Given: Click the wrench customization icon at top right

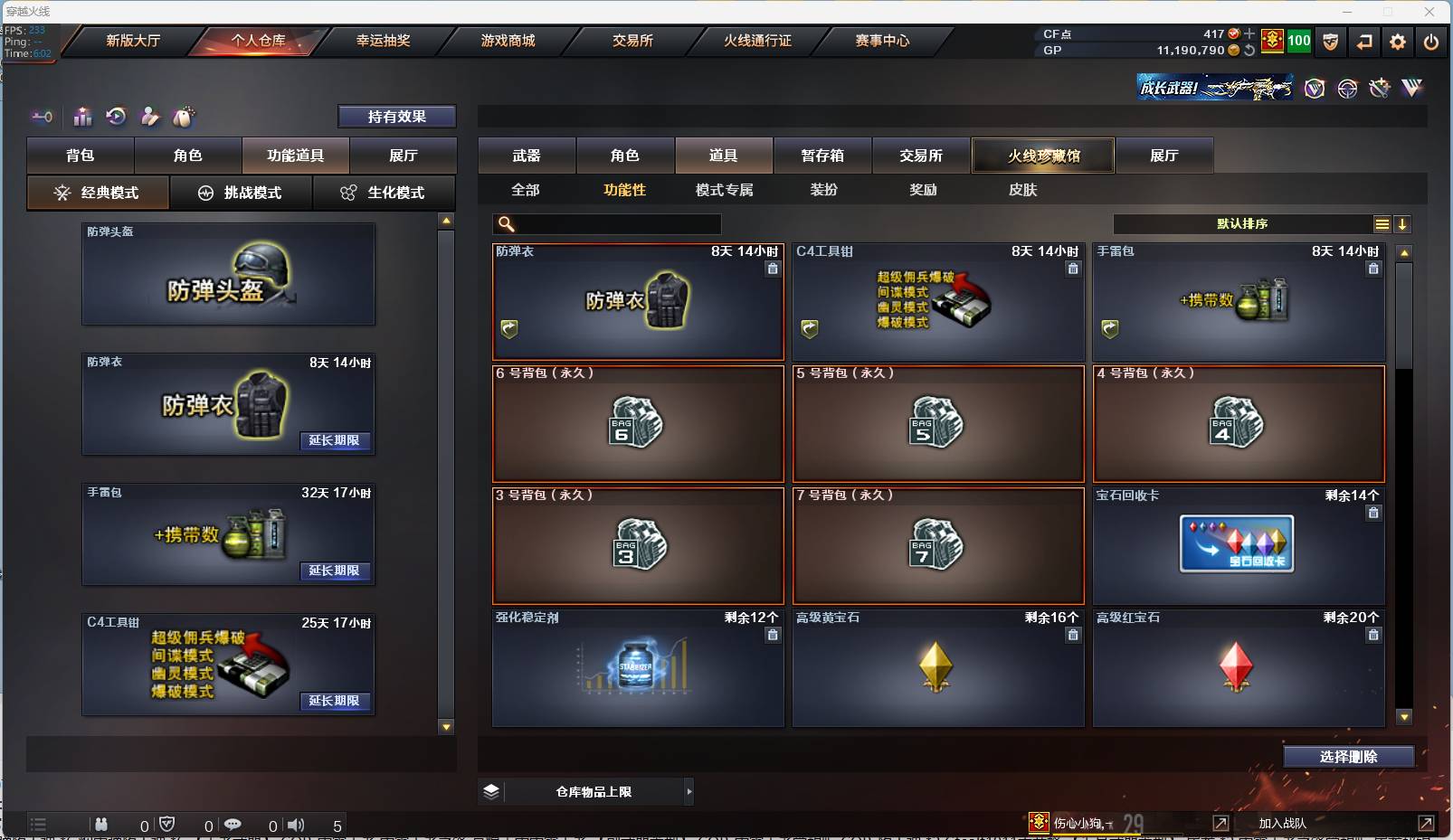Looking at the screenshot, I should point(1379,88).
